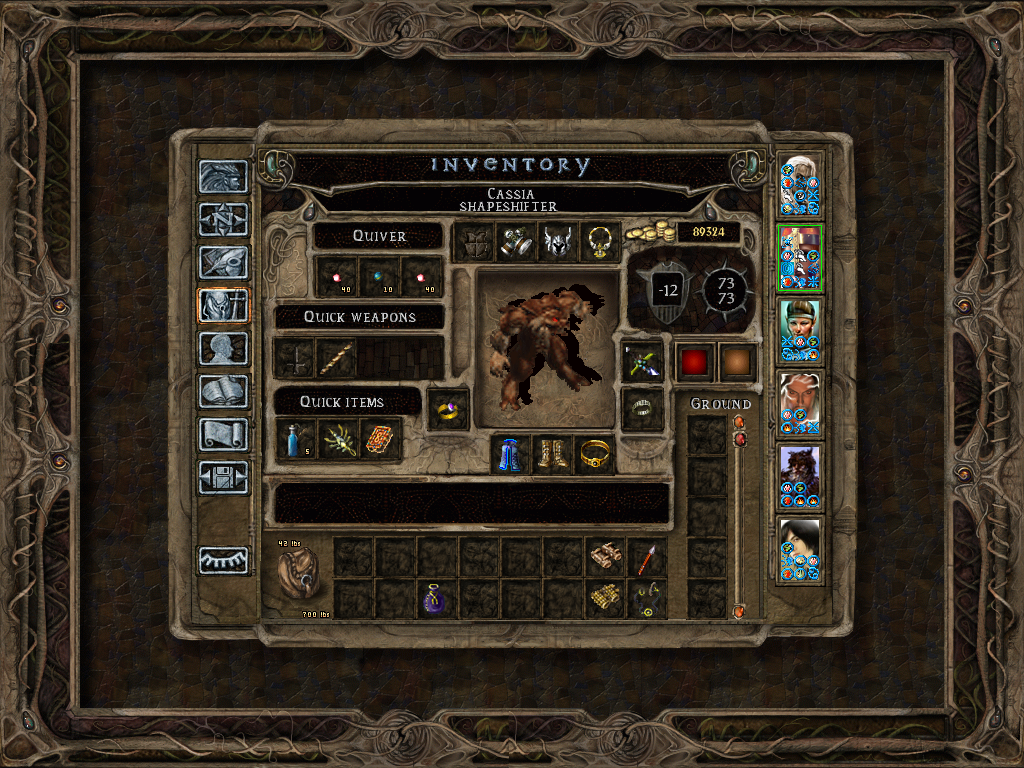Choose the red major color swatch
Viewport: 1024px width, 768px height.
coord(695,362)
